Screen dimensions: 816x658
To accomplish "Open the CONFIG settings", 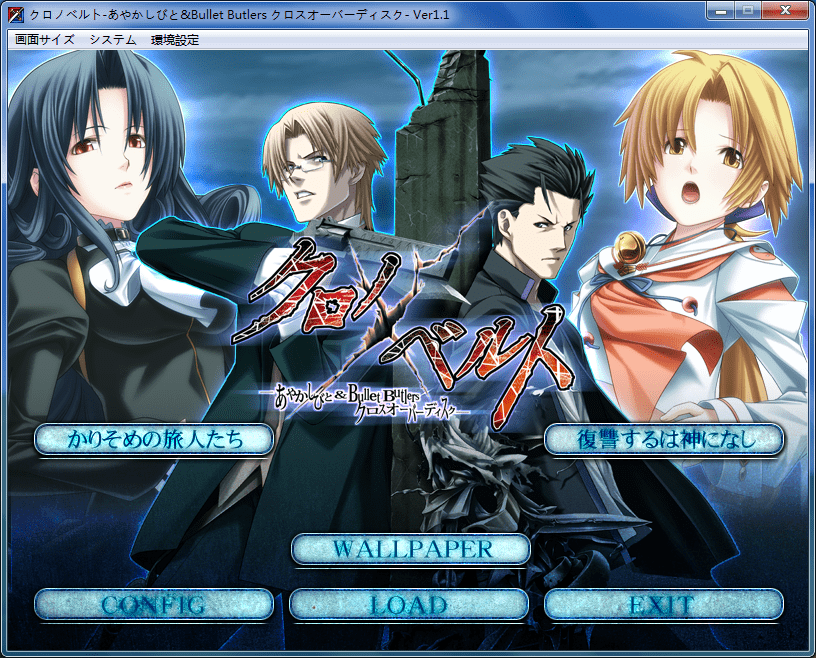I will (x=154, y=604).
